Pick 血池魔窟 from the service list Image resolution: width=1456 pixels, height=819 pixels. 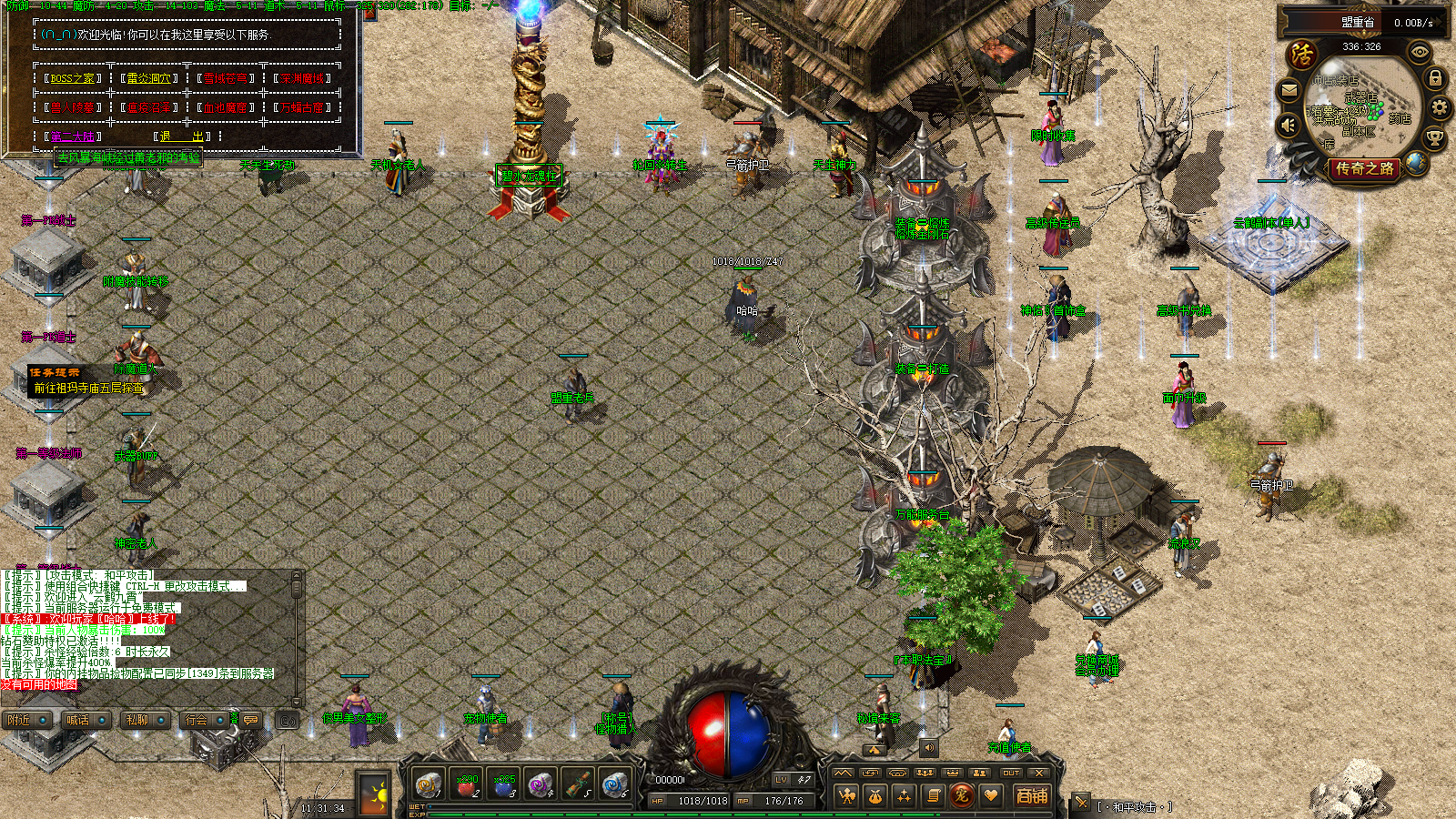point(226,107)
